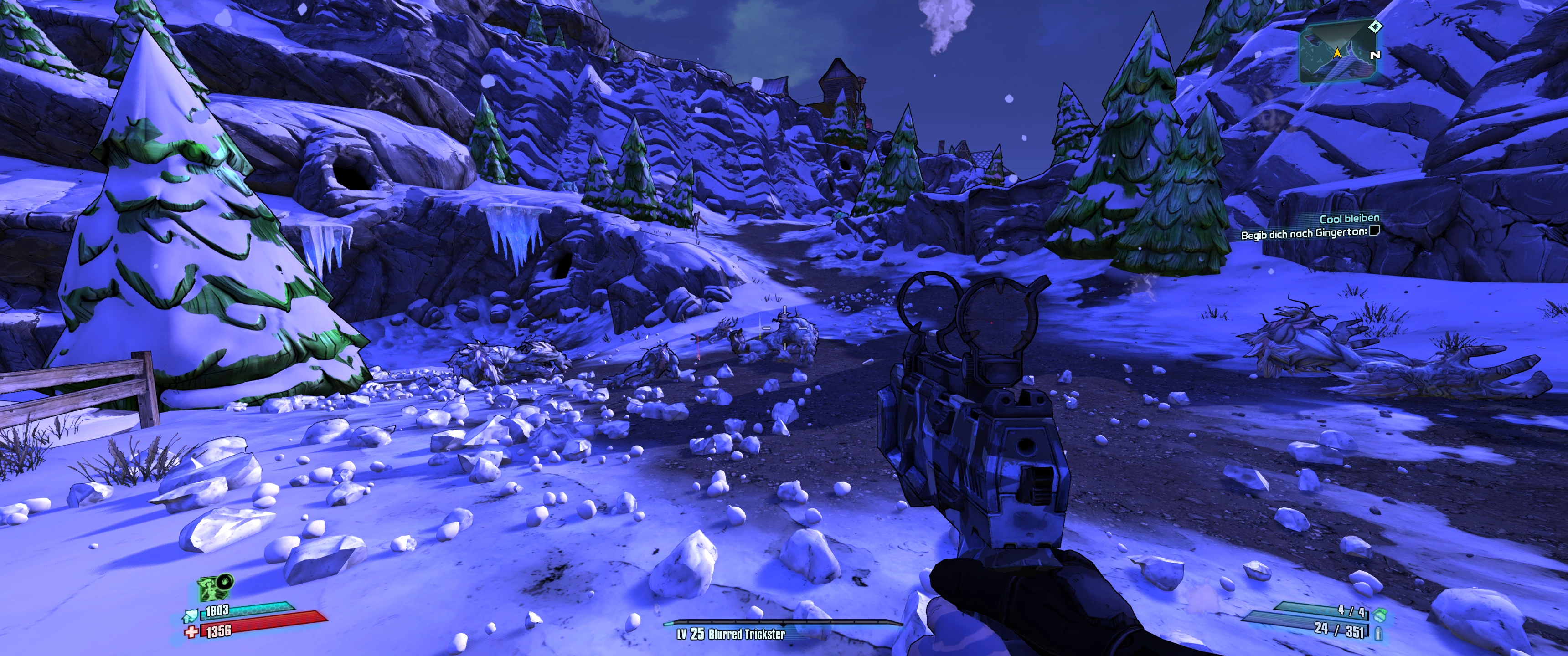Tick the Begib dich nach Gingerton objective checkbox
The image size is (1568, 656).
[x=1373, y=231]
